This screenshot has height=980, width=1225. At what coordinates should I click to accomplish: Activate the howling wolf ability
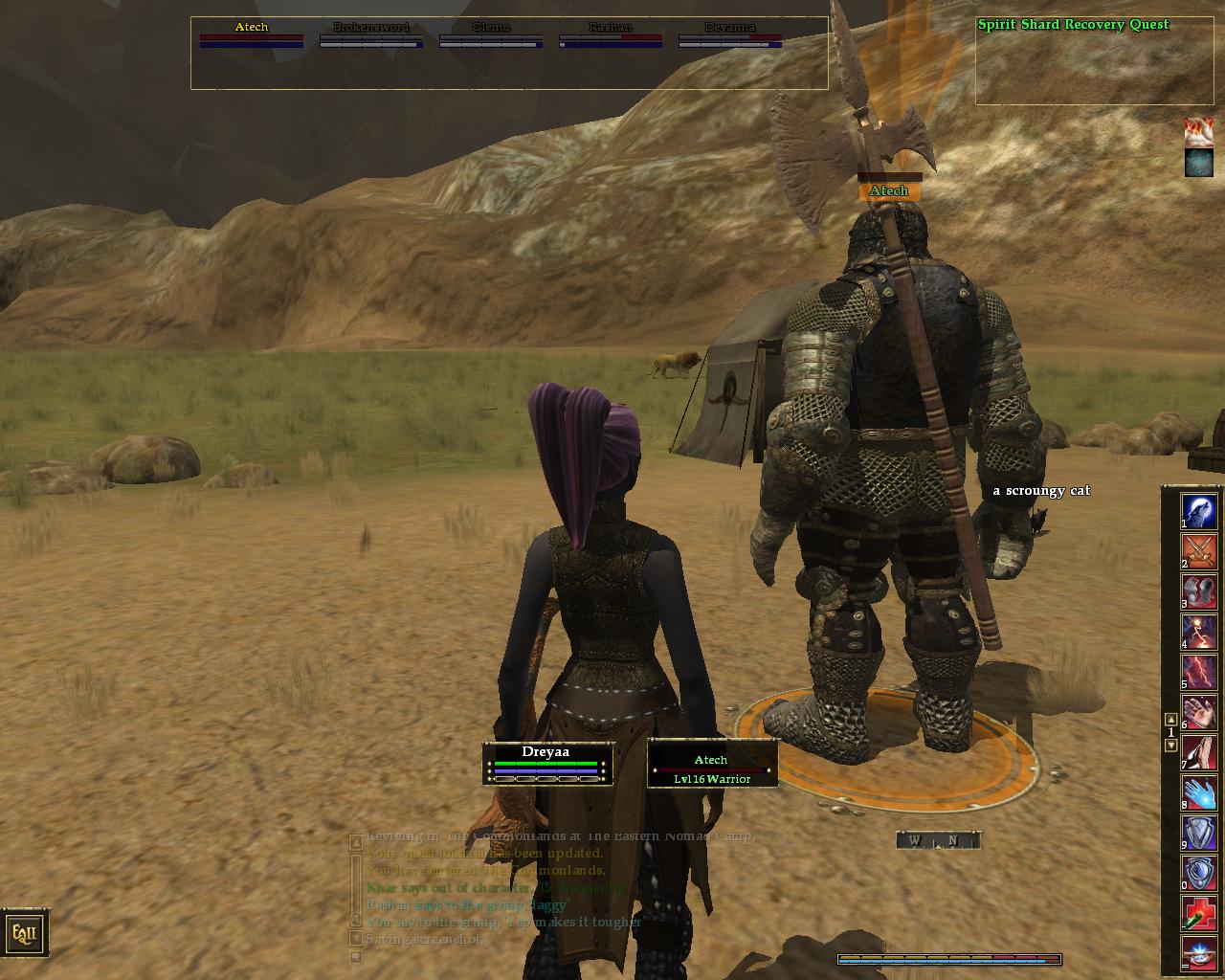click(x=1198, y=510)
